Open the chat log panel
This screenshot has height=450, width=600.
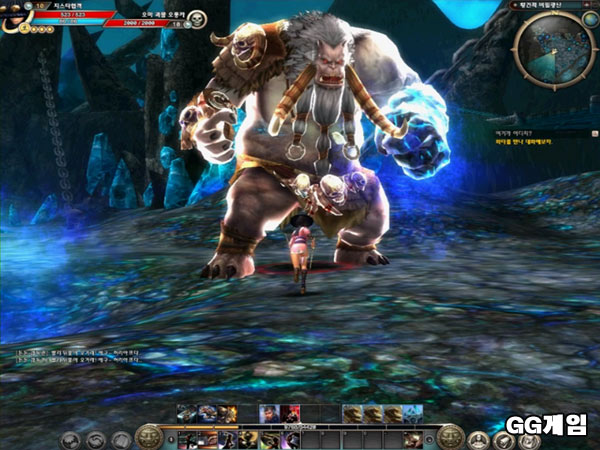pyautogui.click(x=78, y=358)
